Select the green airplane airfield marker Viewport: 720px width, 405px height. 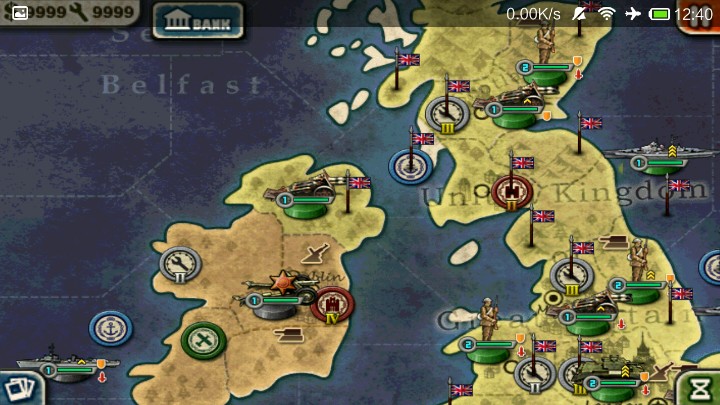[x=203, y=340]
